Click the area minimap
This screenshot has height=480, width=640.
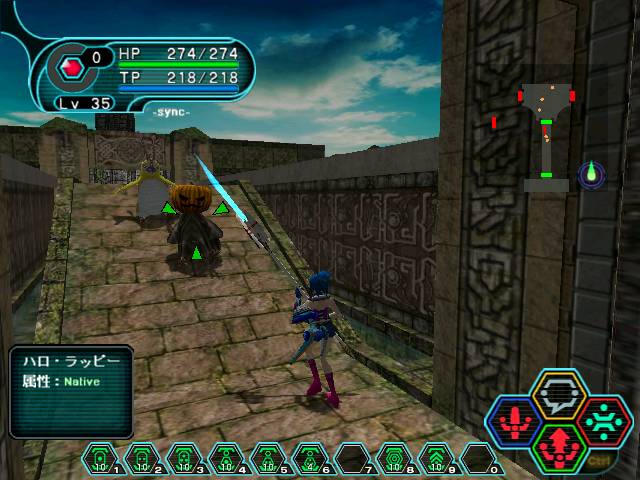[546, 137]
